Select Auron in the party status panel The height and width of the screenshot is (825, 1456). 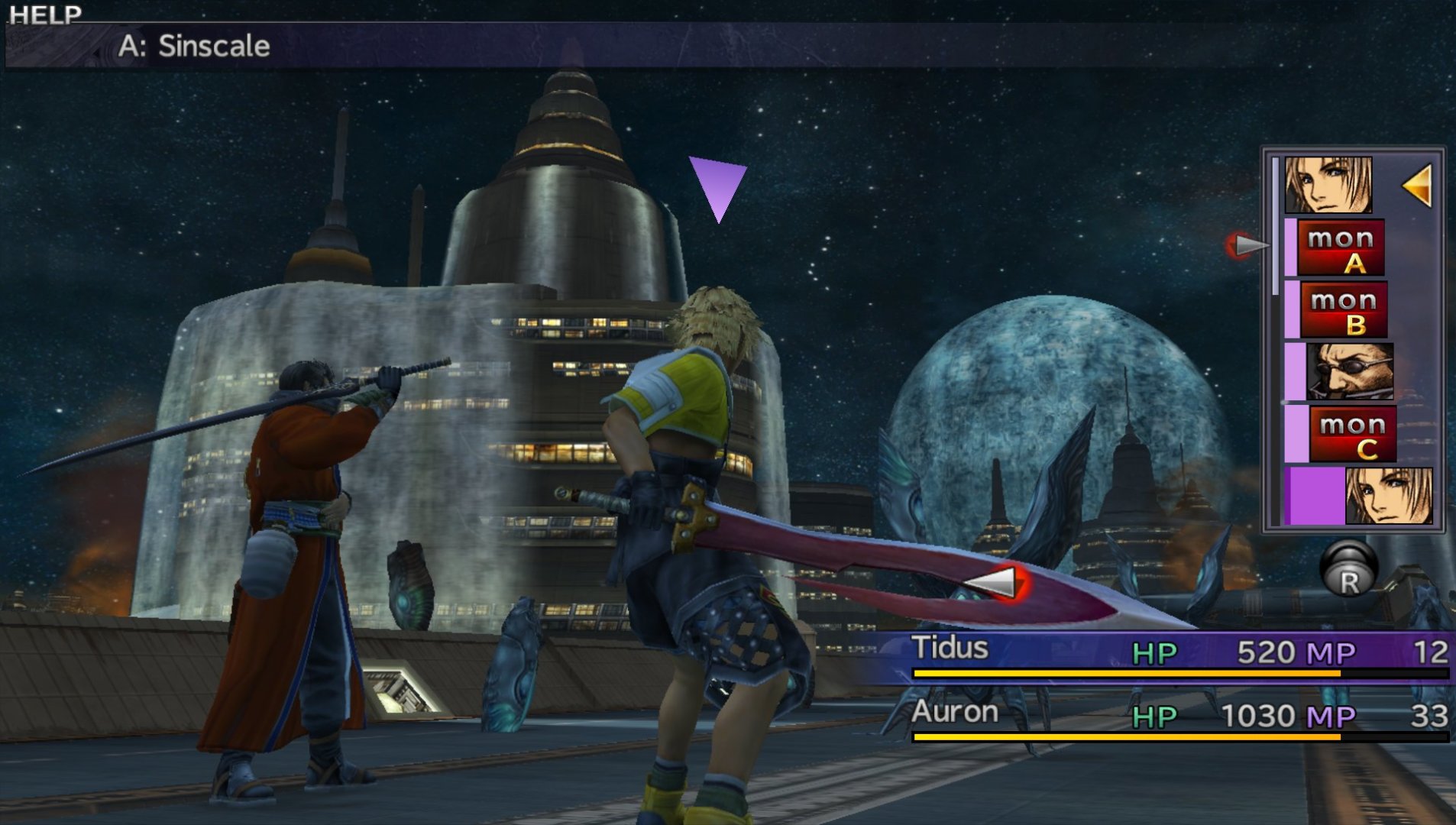pyautogui.click(x=955, y=713)
